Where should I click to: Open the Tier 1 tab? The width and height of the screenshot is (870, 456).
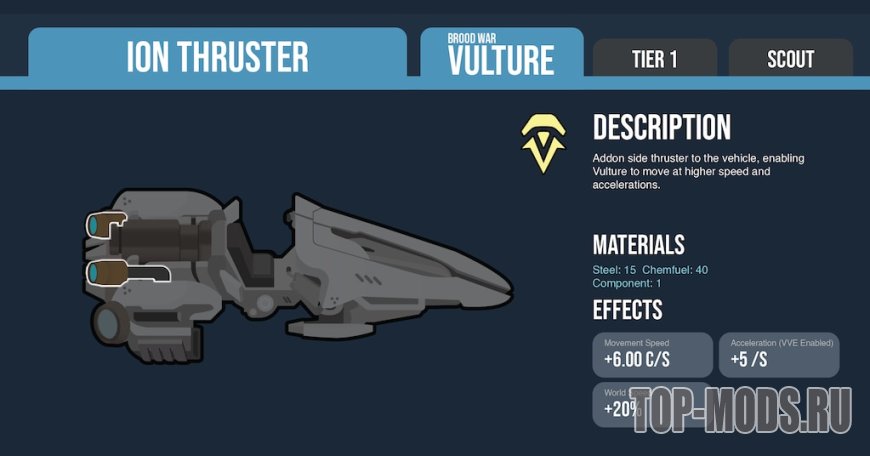click(655, 59)
